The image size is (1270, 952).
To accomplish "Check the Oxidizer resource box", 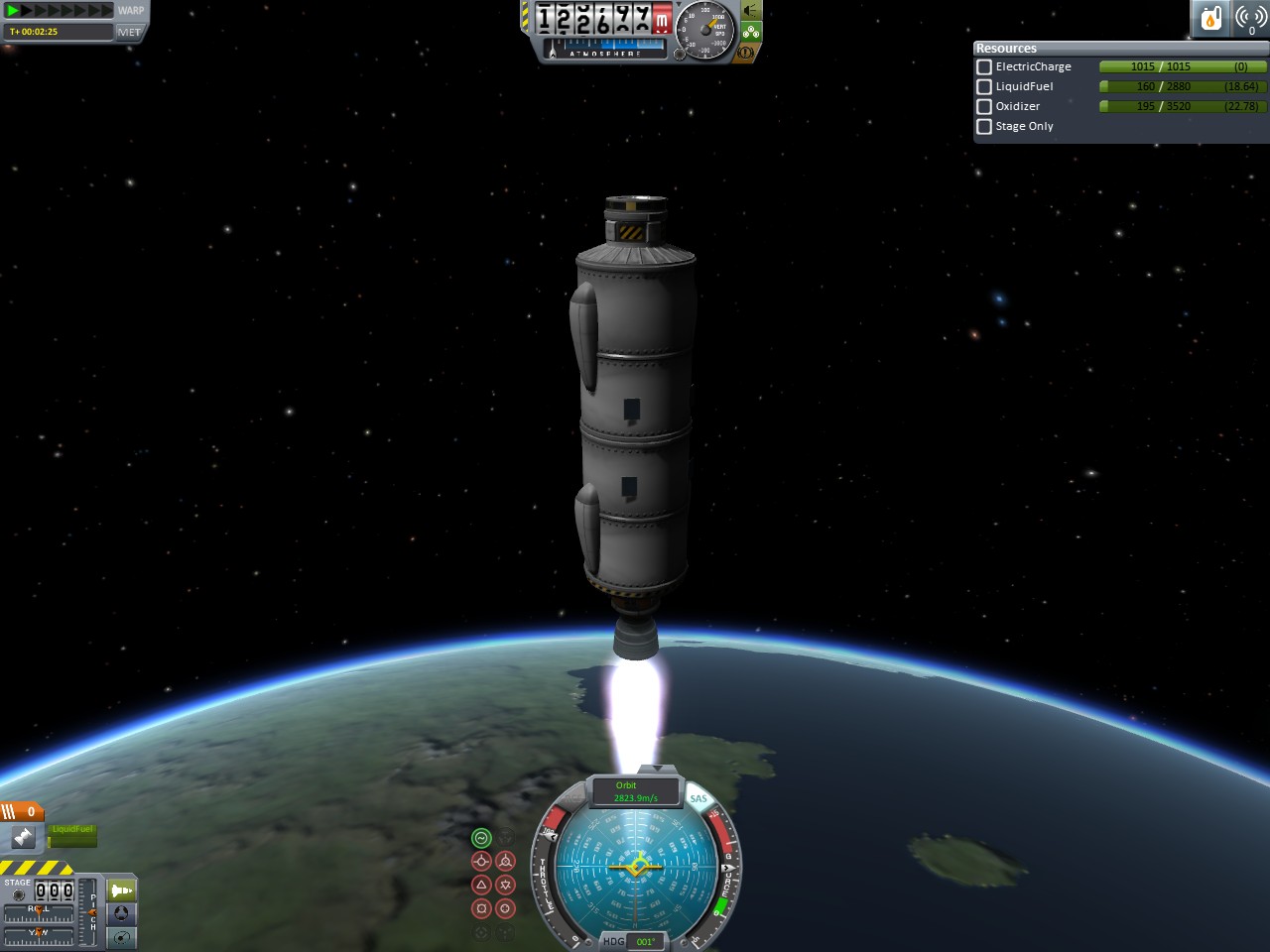I will (x=984, y=106).
